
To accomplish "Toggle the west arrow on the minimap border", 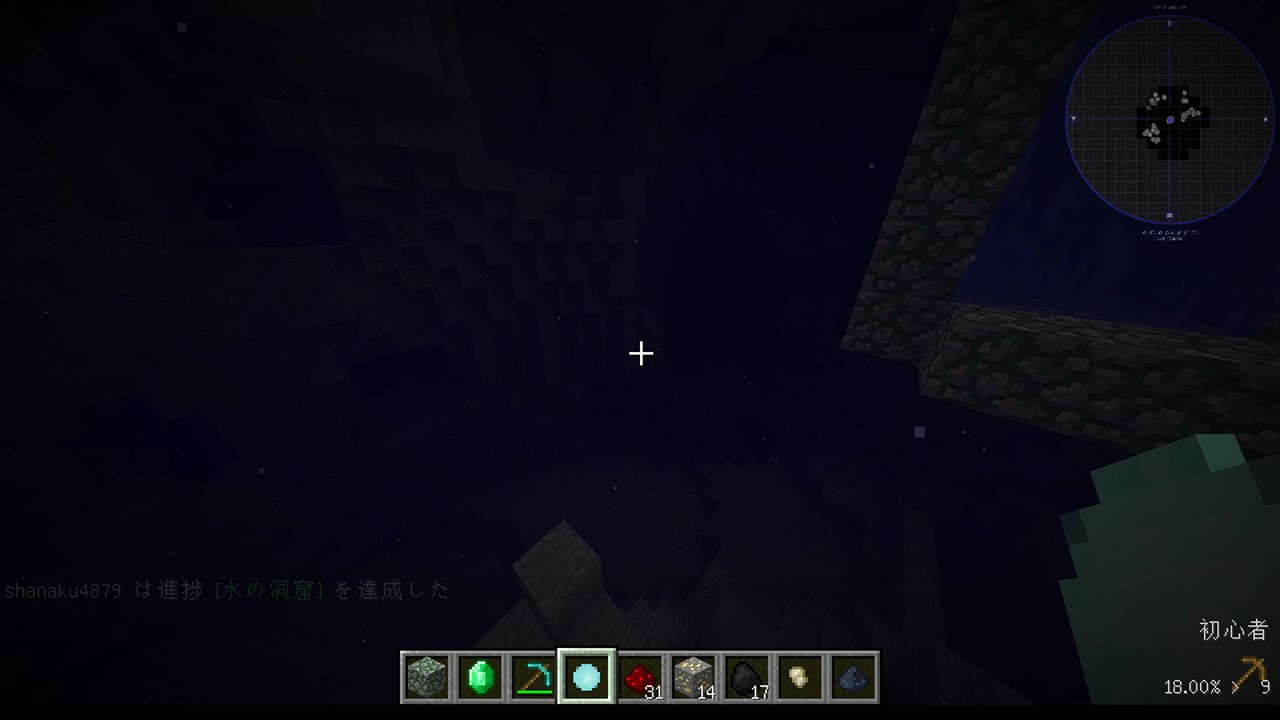I will point(1073,120).
